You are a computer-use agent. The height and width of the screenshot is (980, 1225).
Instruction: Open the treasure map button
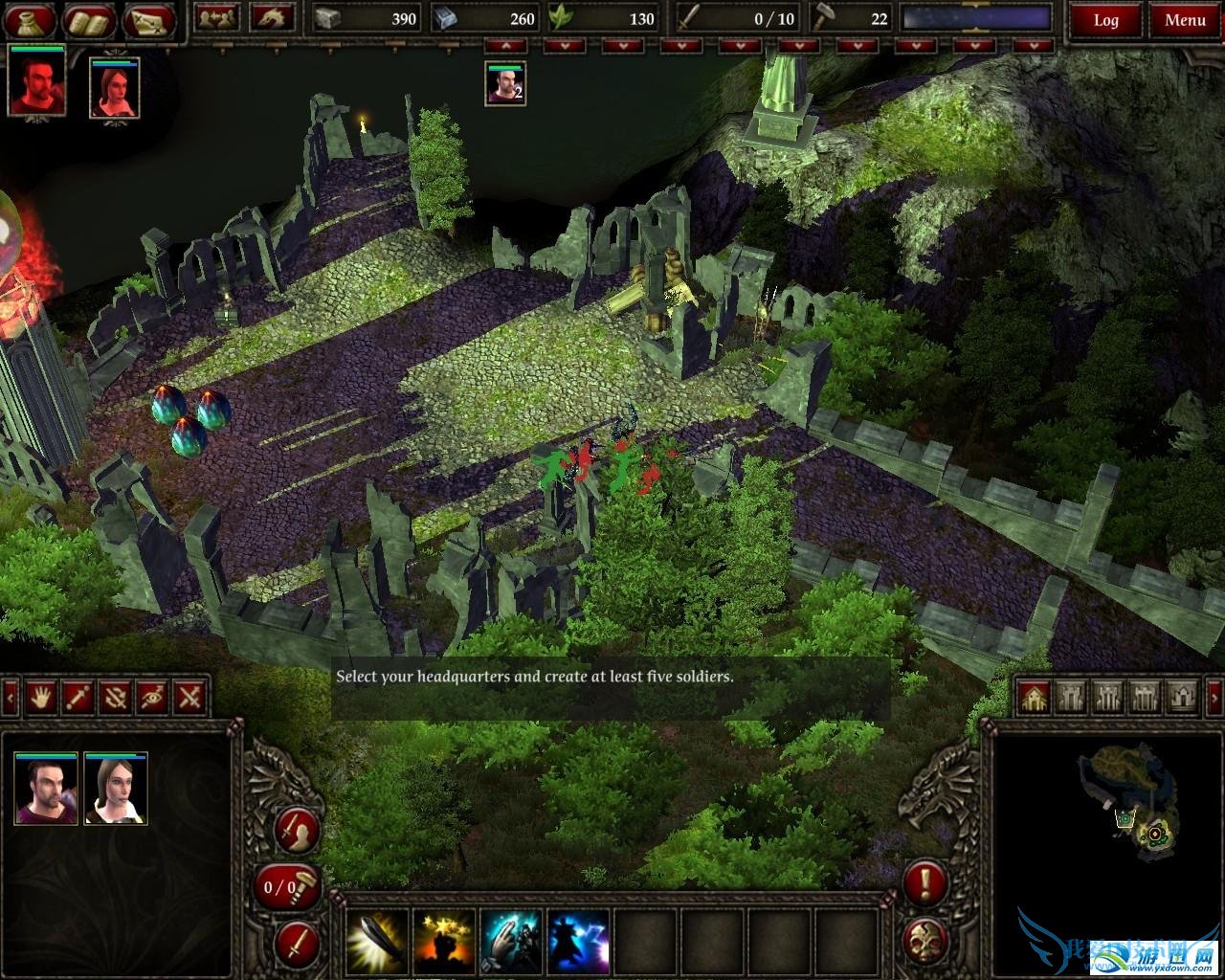pos(149,19)
